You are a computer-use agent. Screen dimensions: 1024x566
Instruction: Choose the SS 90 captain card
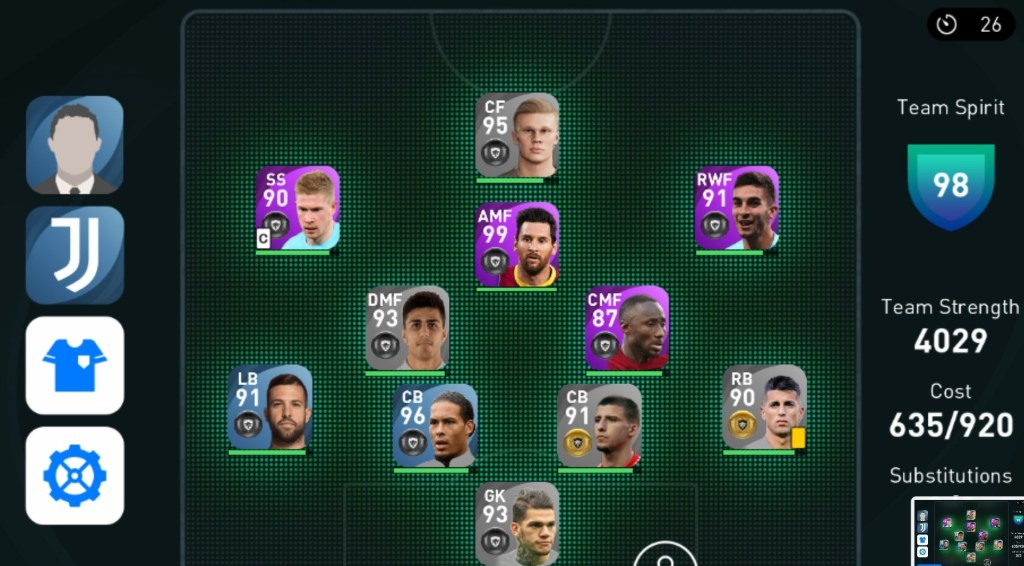pos(297,208)
